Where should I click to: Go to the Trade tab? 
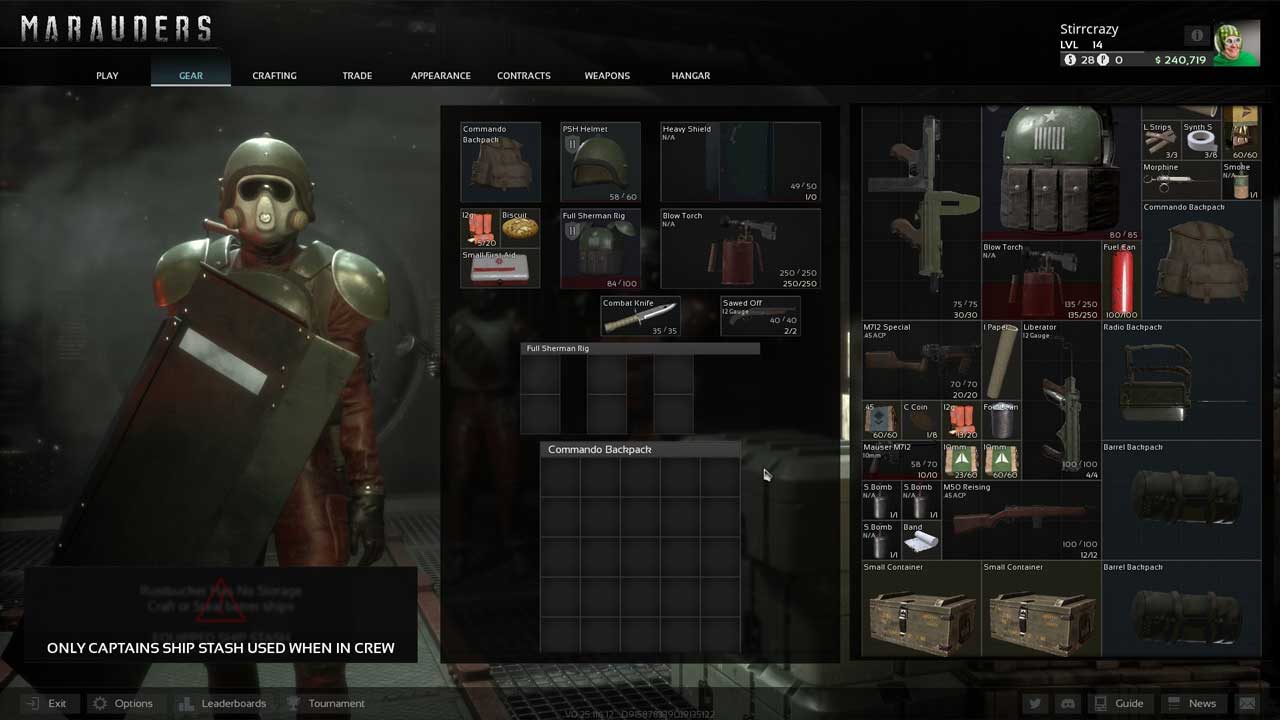357,76
